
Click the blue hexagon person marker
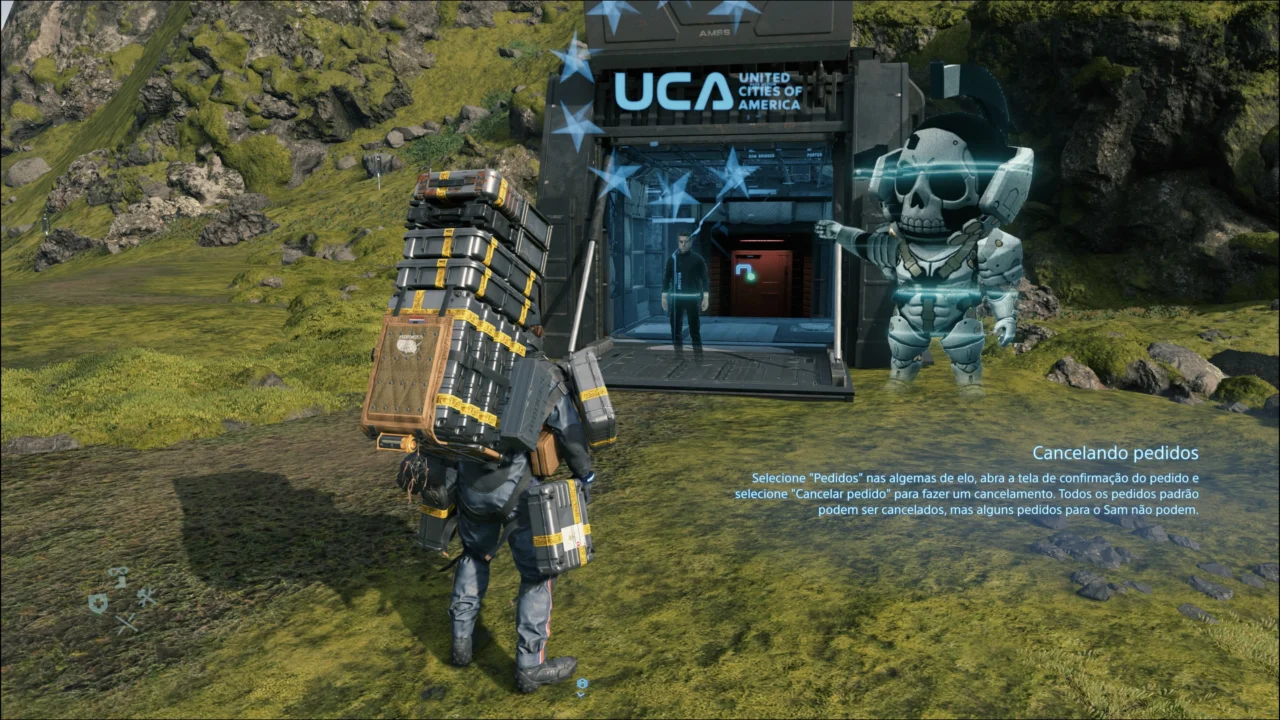pyautogui.click(x=581, y=685)
